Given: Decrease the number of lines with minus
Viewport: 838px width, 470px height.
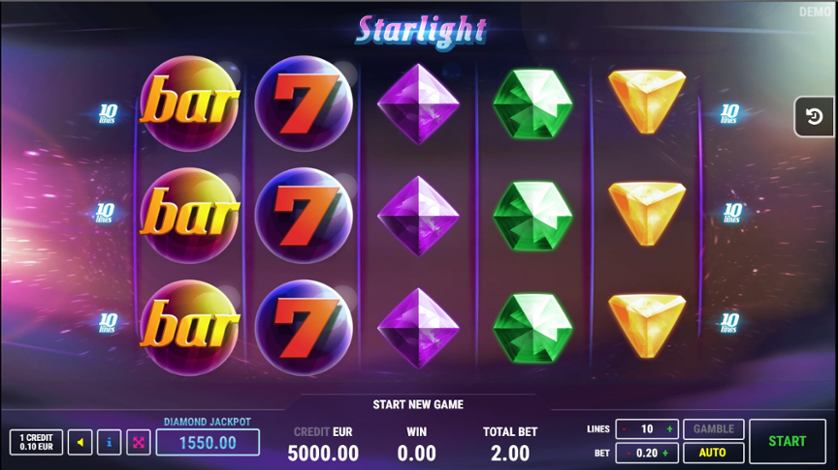Looking at the screenshot, I should tap(625, 429).
